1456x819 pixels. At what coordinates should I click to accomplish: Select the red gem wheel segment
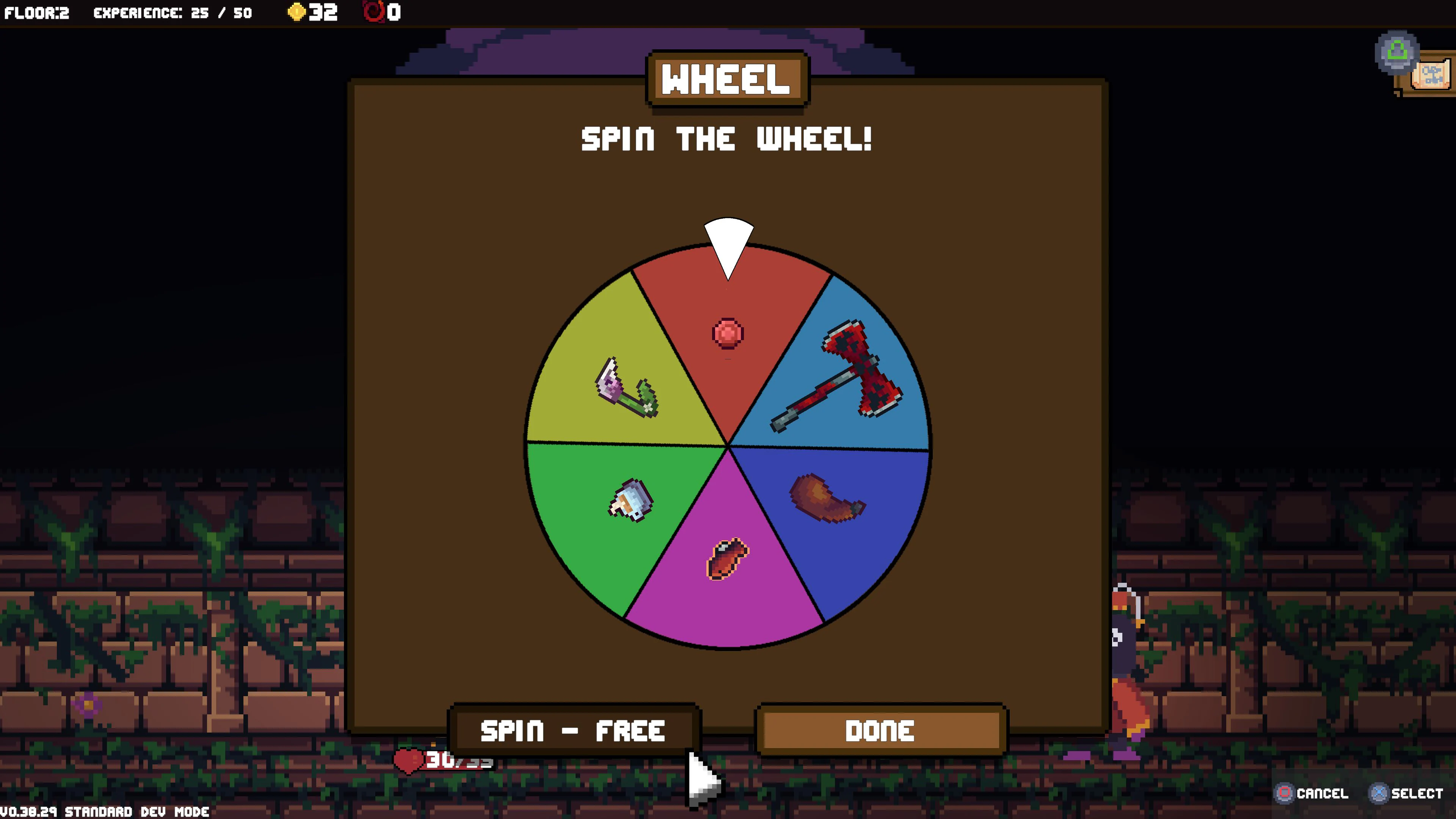727,334
